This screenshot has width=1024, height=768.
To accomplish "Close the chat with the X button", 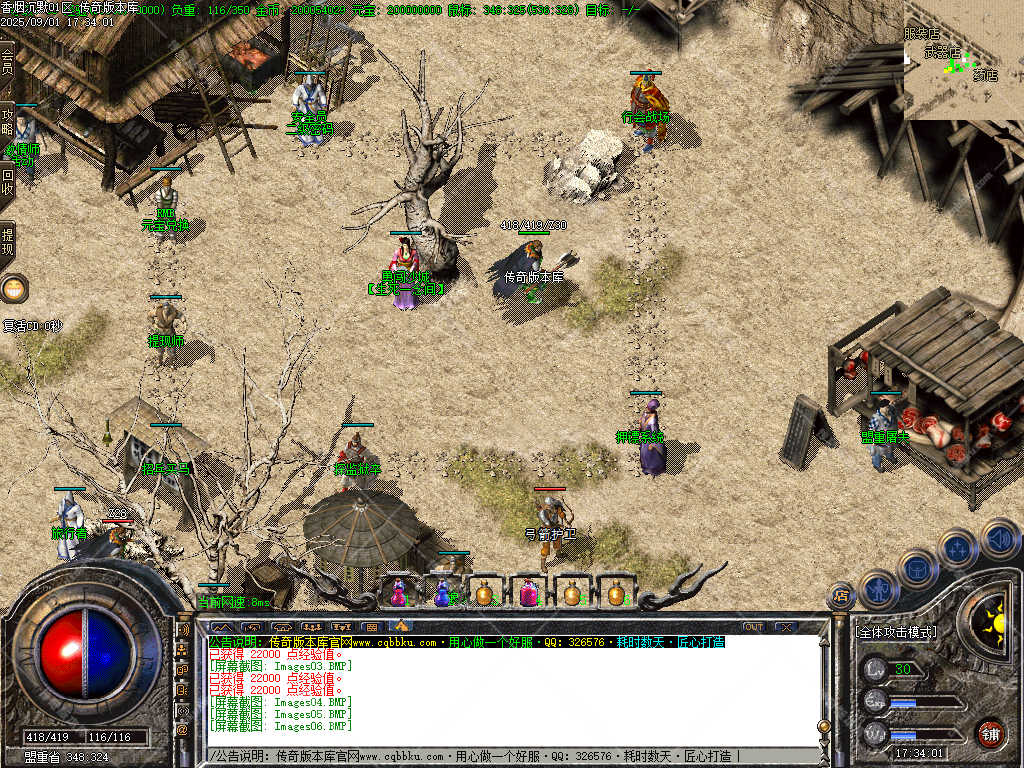I will coord(786,627).
